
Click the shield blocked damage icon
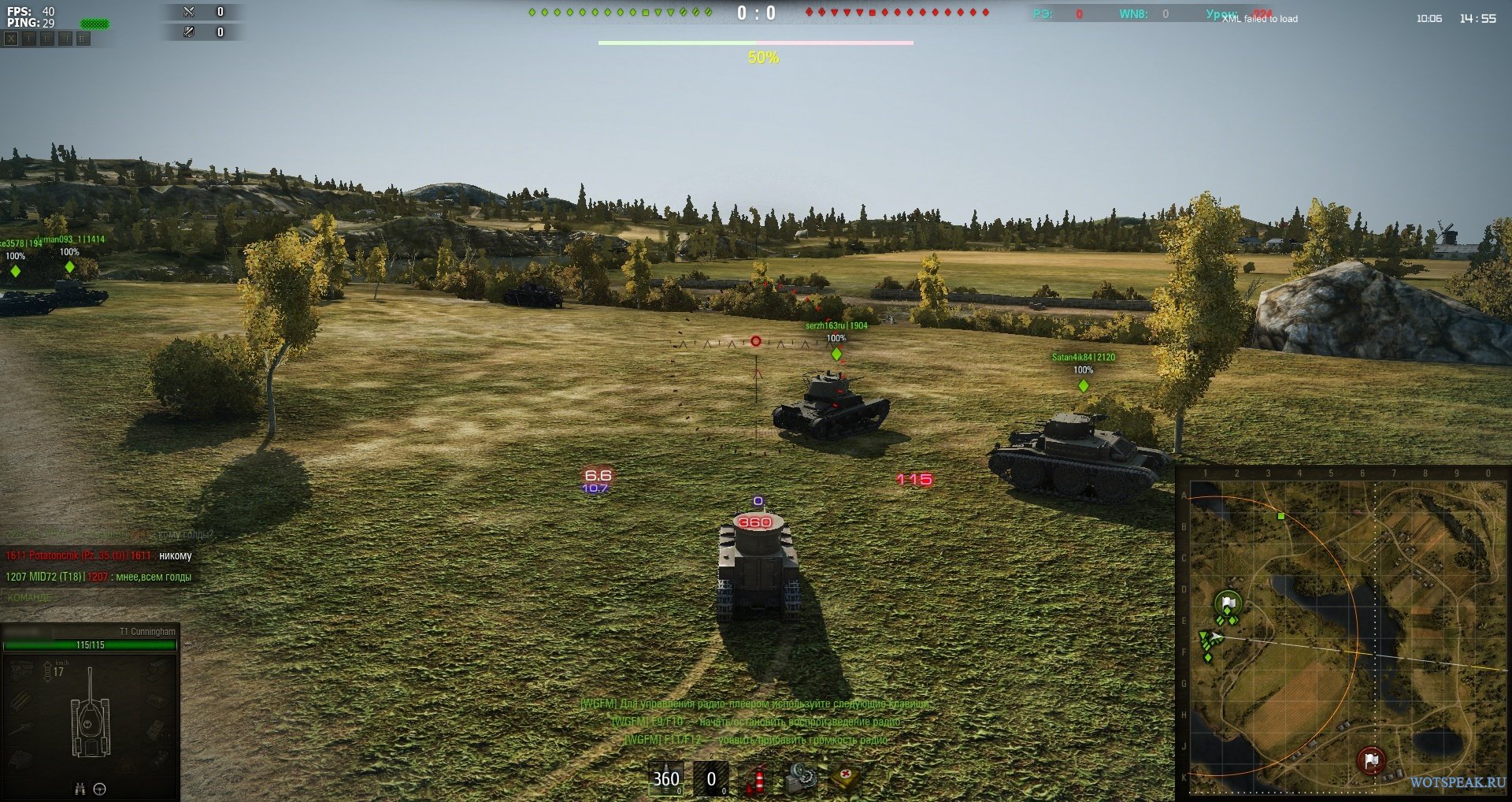pyautogui.click(x=189, y=32)
